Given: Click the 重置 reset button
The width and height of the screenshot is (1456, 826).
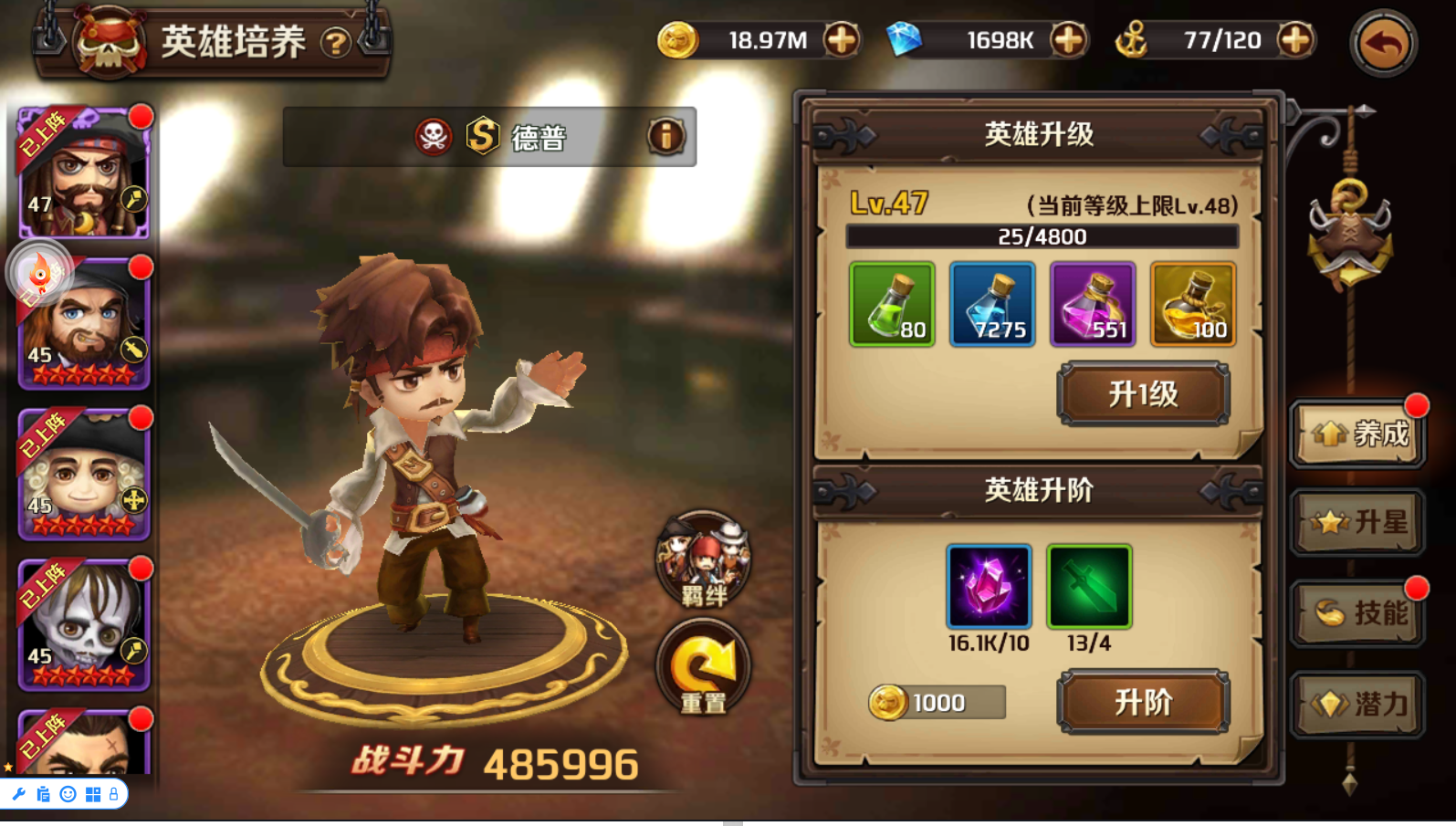Looking at the screenshot, I should click(703, 667).
